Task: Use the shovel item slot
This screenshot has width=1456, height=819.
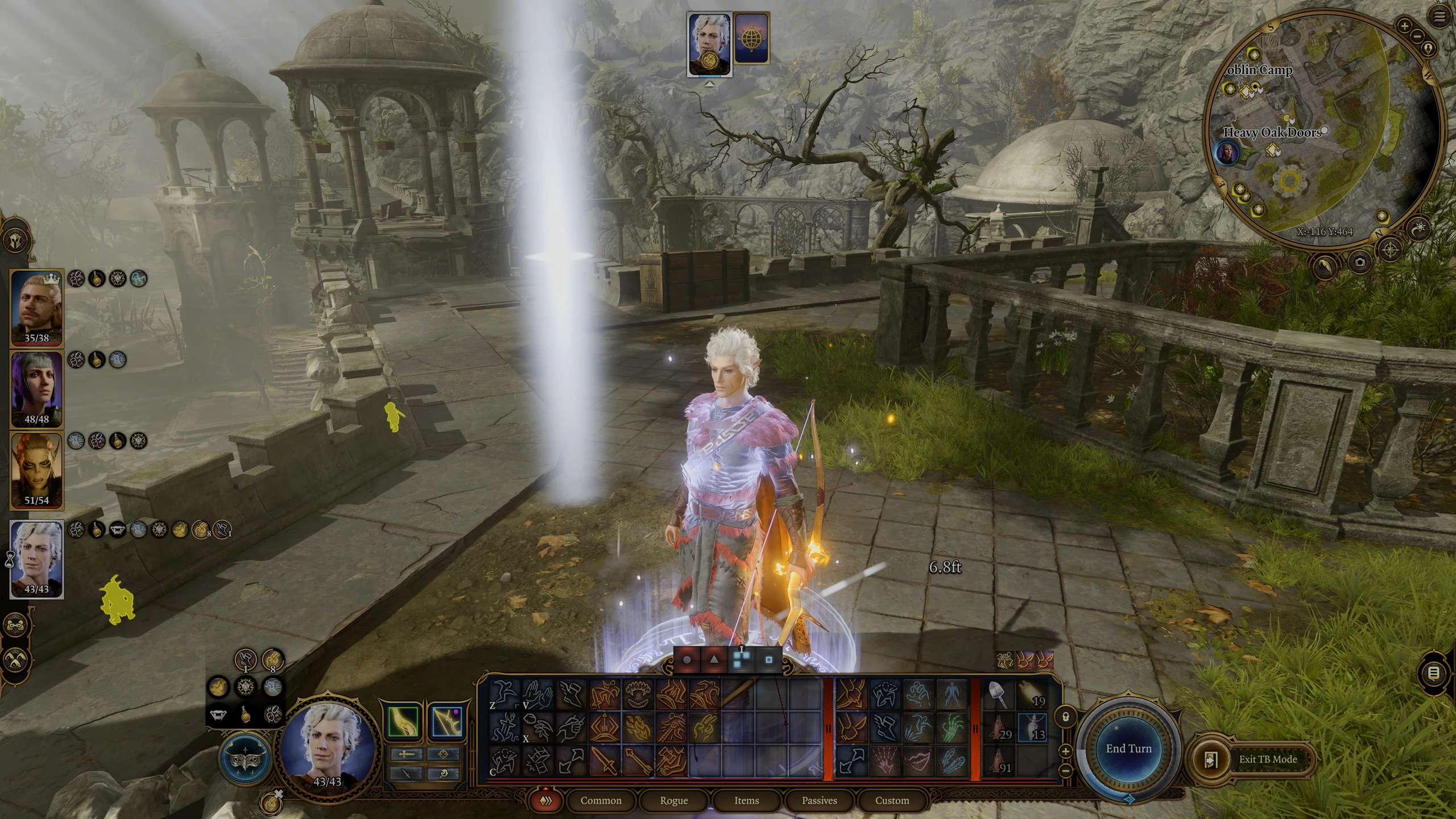Action: [x=999, y=694]
